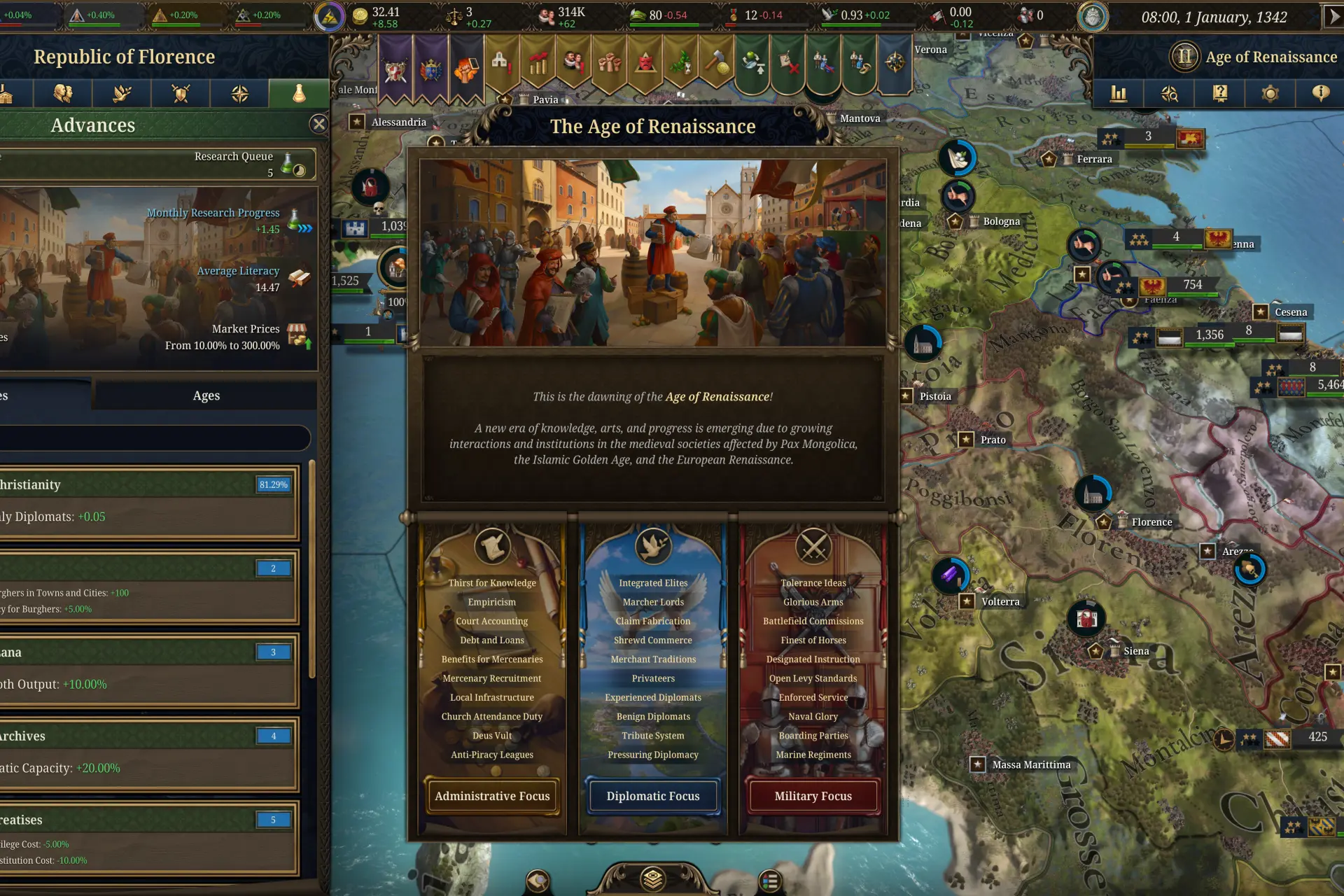
Task: Switch to the Ages tab
Action: point(204,395)
